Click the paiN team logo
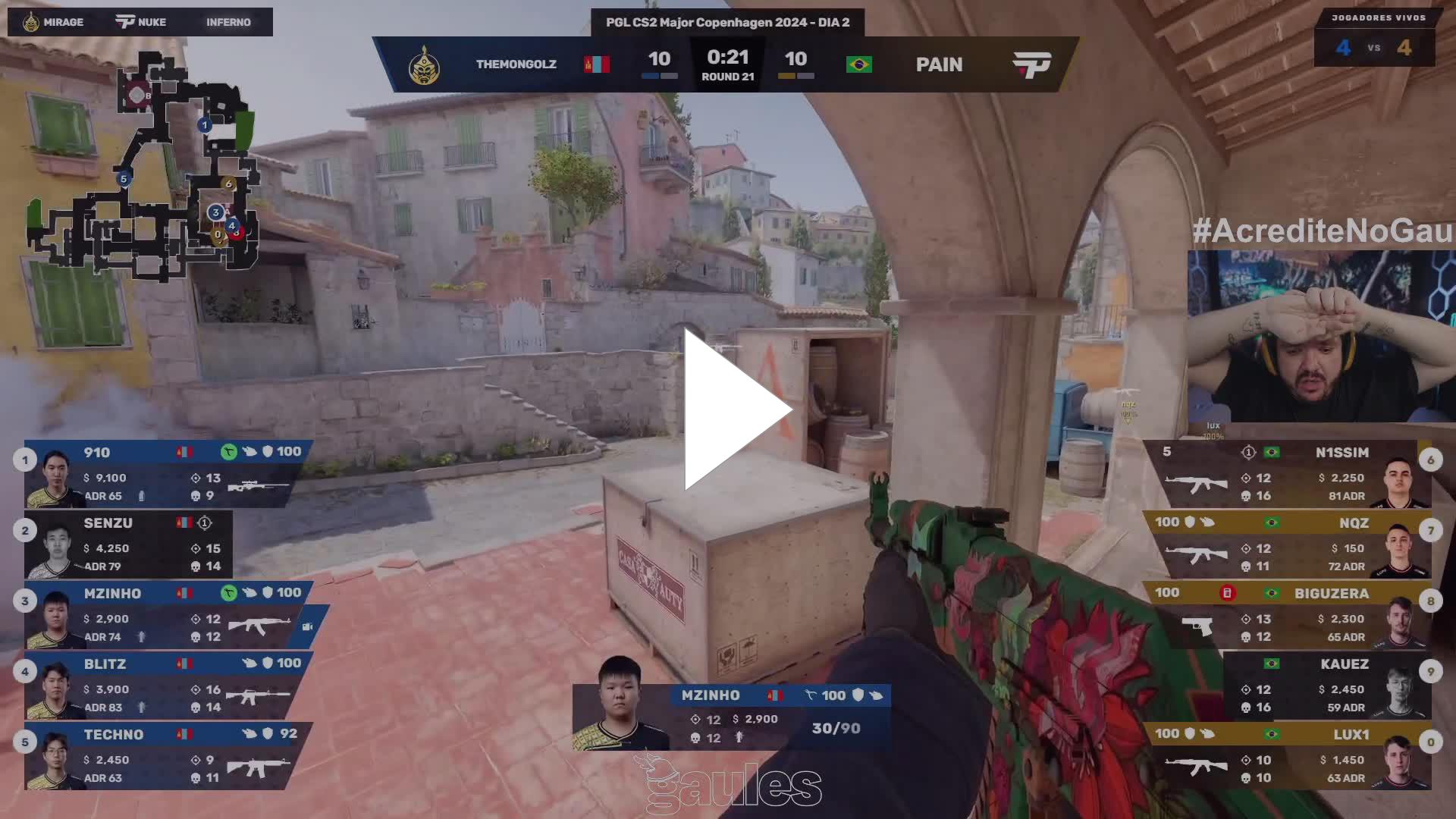Screen dimensions: 1456x819 point(1031,65)
